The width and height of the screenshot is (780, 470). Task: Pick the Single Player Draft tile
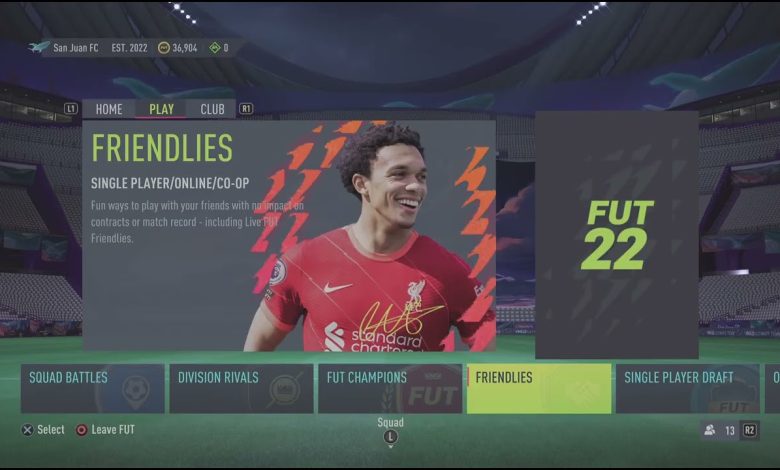(x=687, y=388)
